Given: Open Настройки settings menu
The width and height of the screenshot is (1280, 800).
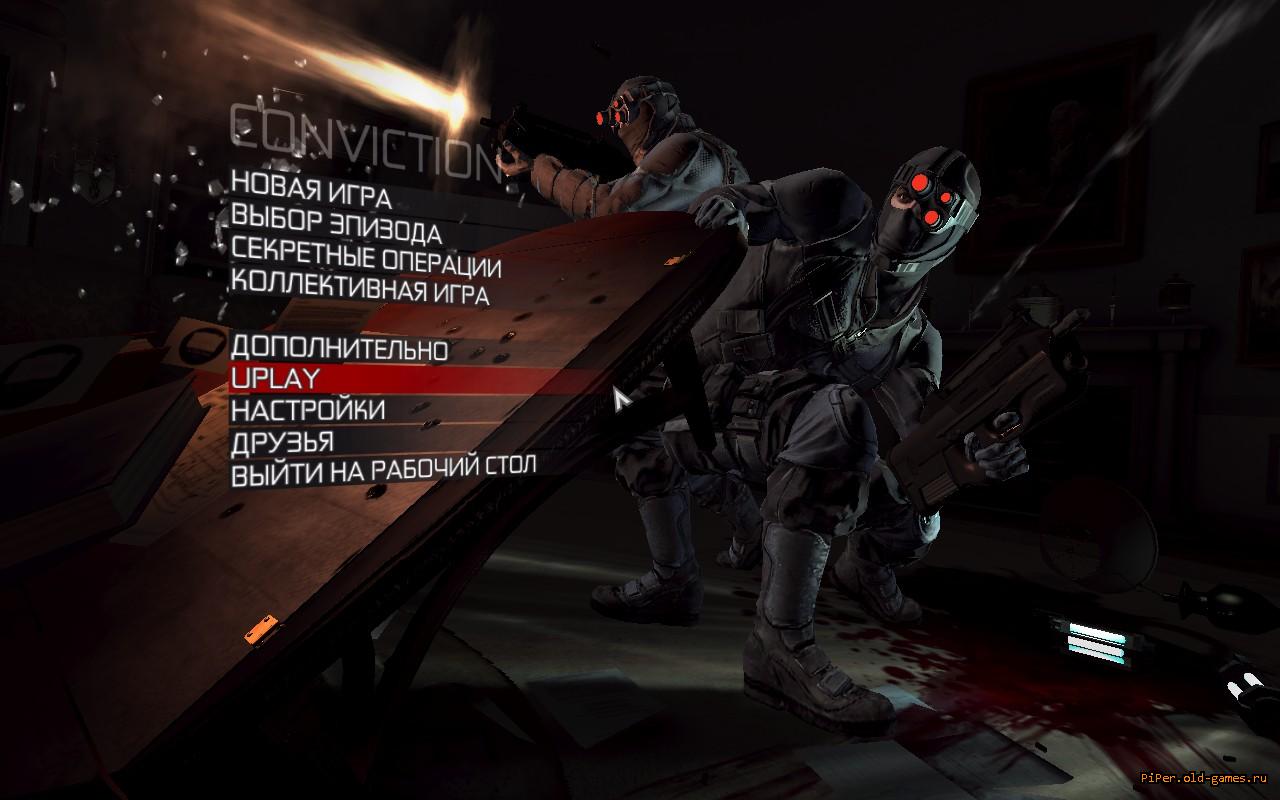Looking at the screenshot, I should pos(308,410).
